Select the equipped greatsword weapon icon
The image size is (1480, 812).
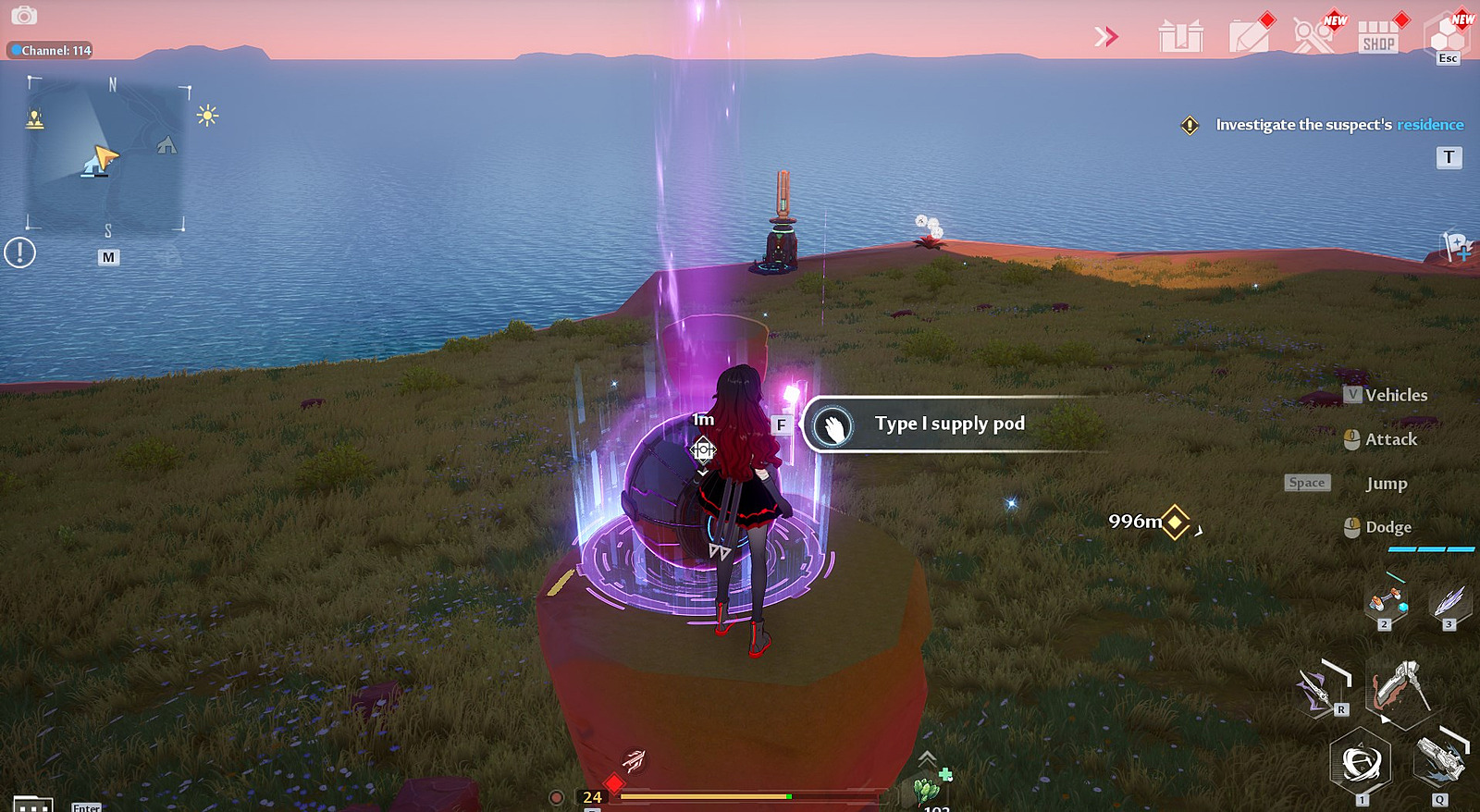pos(1399,687)
